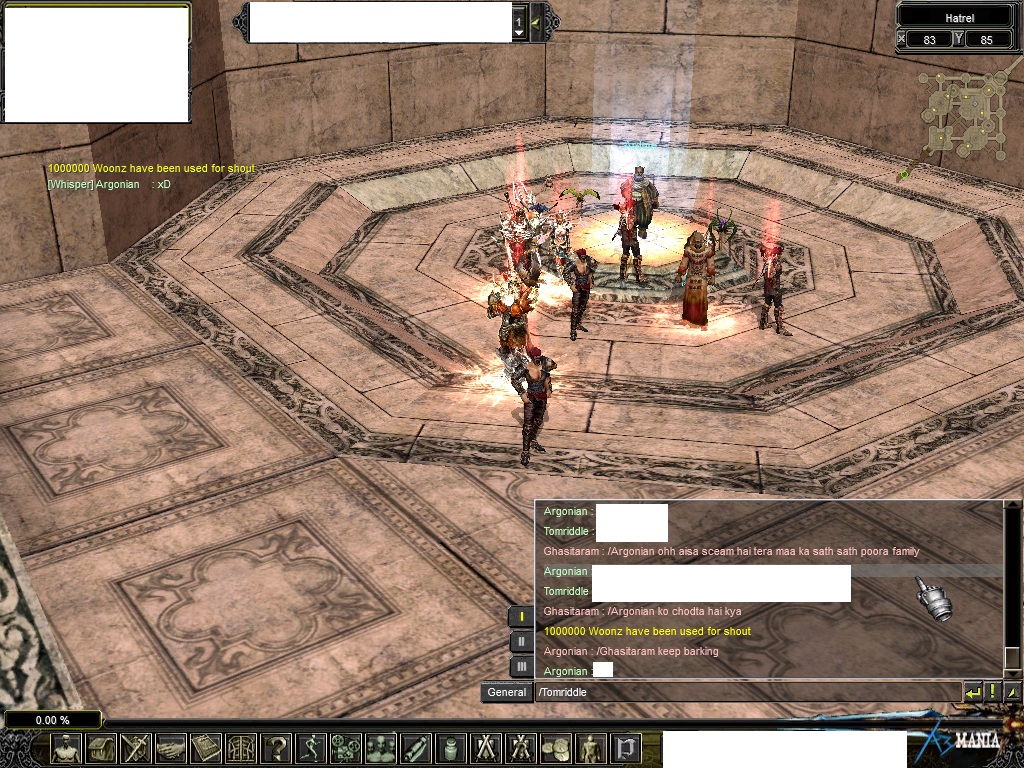Toggle the running figure icon
This screenshot has width=1024, height=768.
tap(311, 748)
